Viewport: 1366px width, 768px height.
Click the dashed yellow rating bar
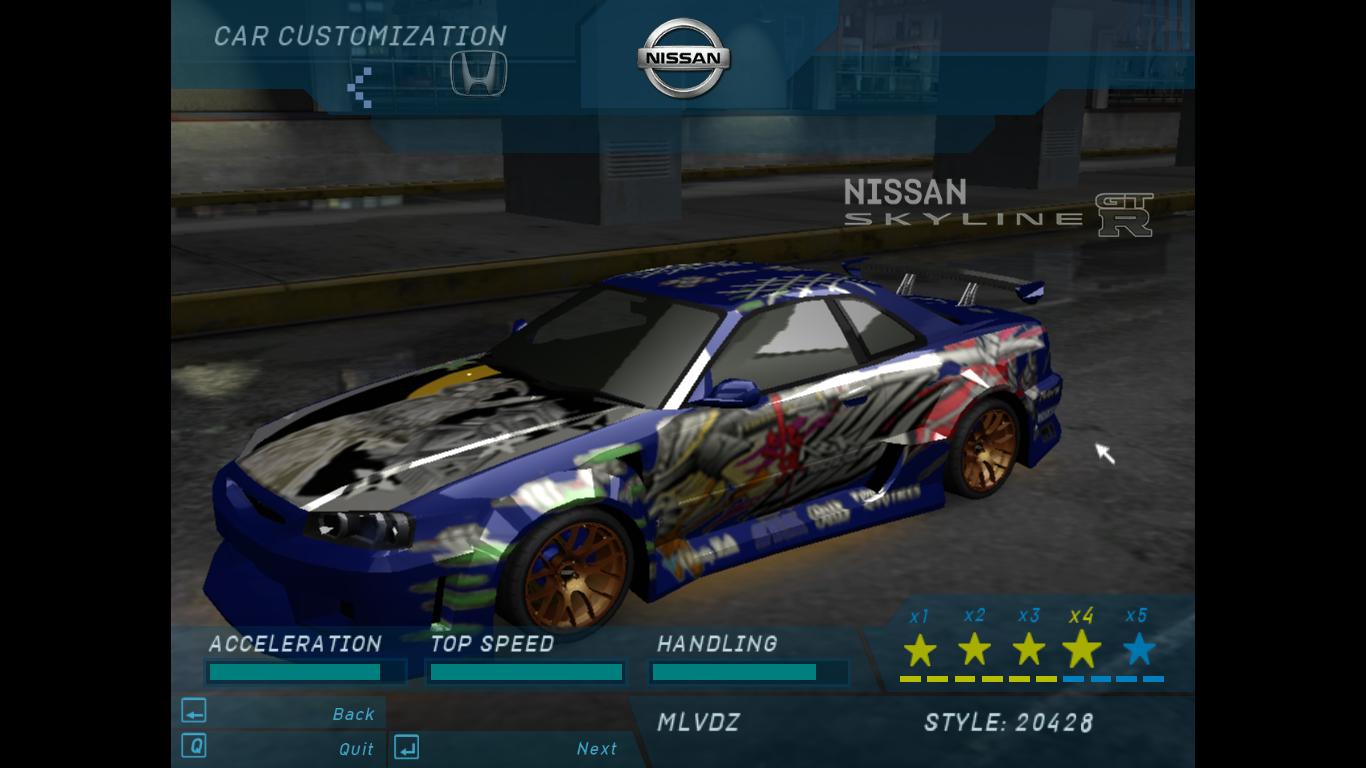pos(975,679)
